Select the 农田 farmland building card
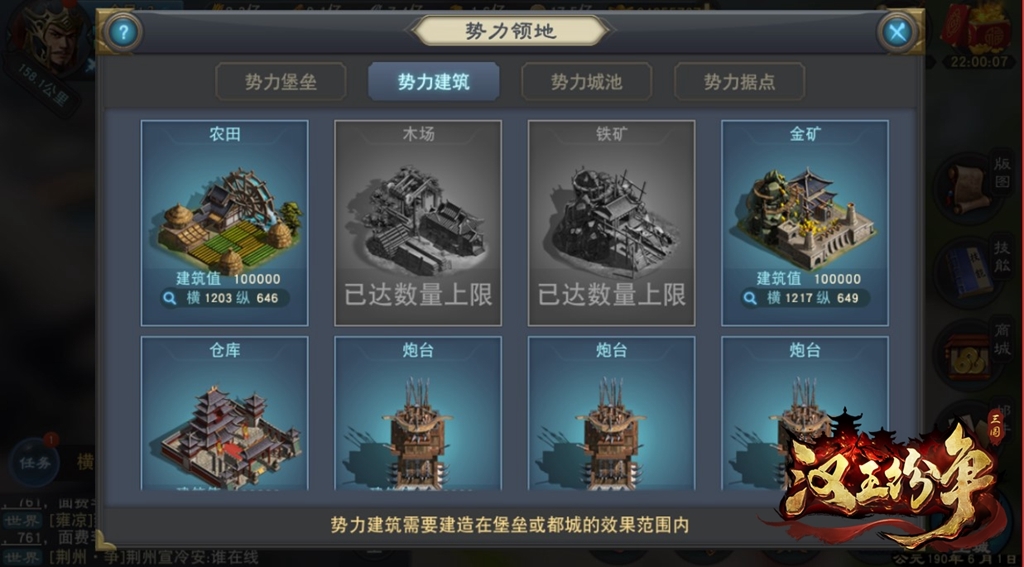1024x567 pixels. (224, 215)
